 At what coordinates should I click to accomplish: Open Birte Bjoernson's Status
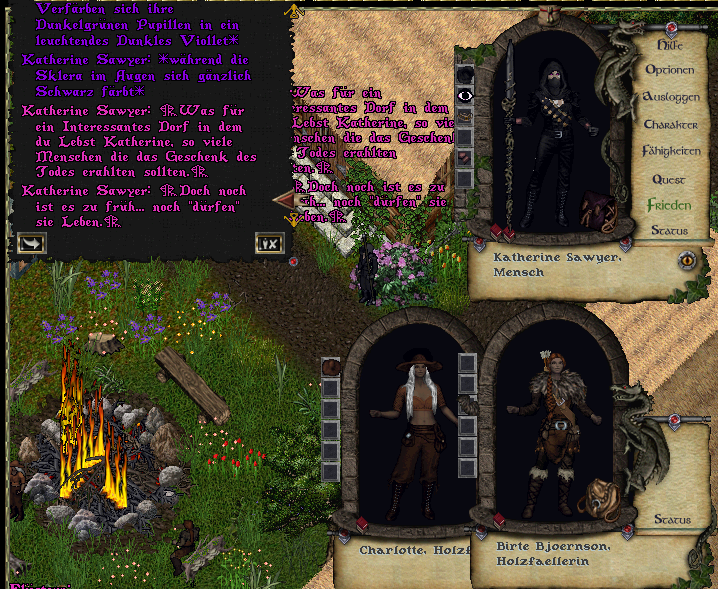pyautogui.click(x=672, y=520)
